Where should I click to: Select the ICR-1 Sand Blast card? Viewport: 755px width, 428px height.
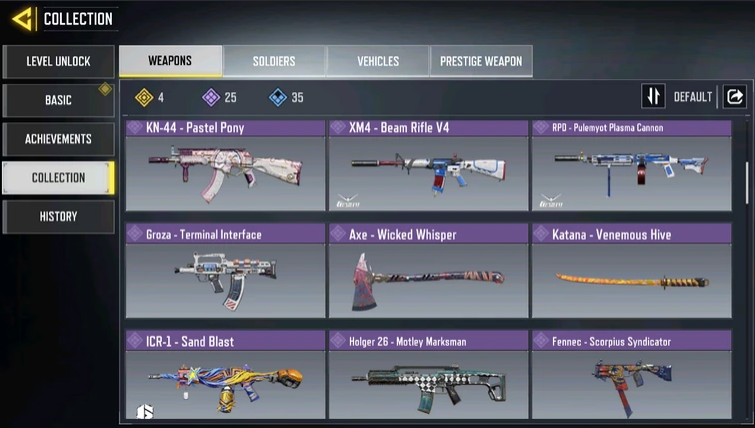(225, 375)
